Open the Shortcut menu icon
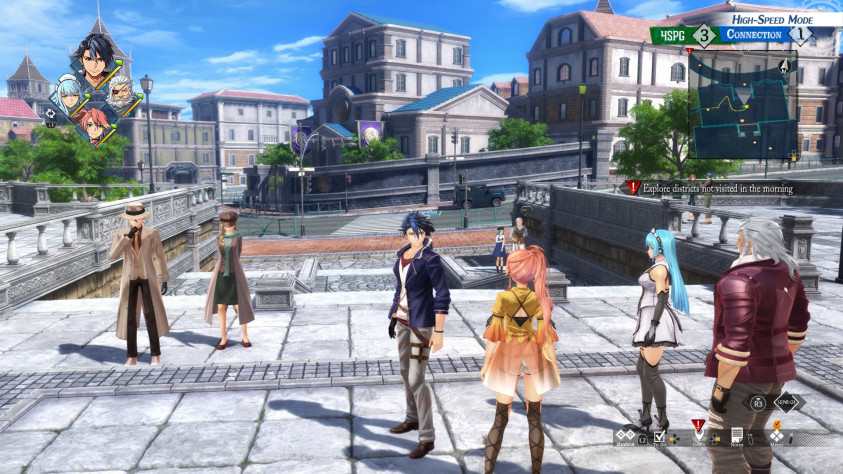 pos(624,436)
